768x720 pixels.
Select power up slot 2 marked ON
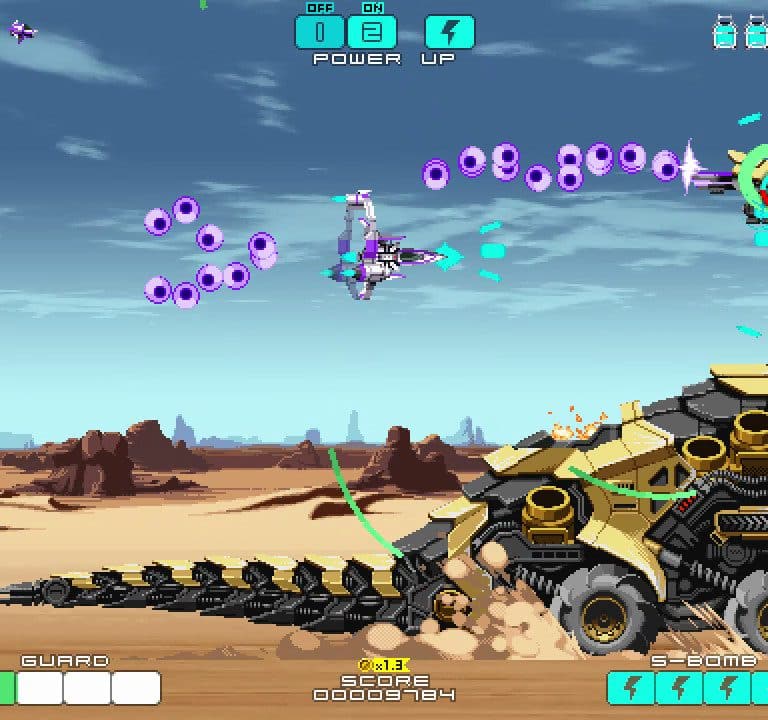[371, 32]
